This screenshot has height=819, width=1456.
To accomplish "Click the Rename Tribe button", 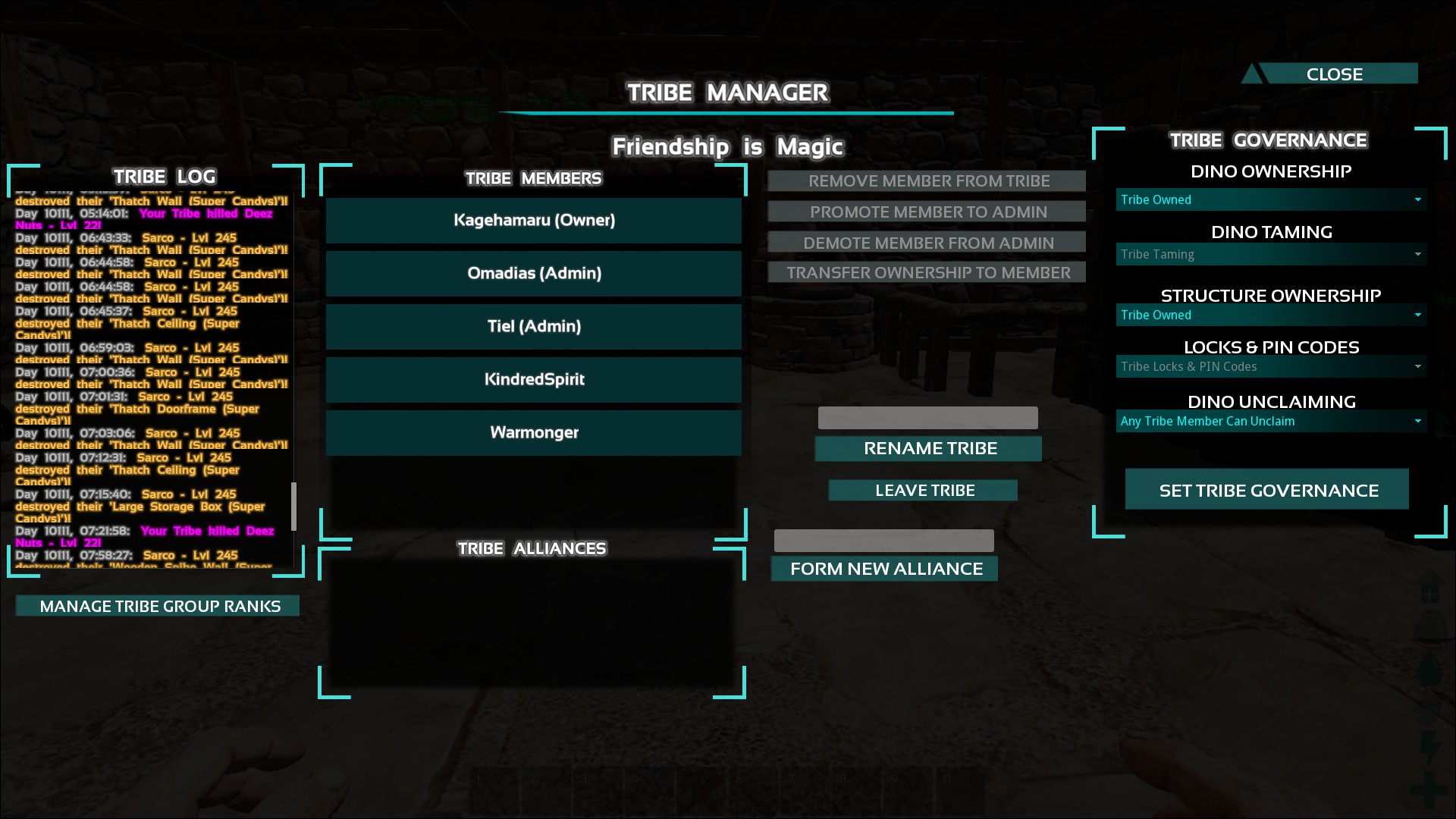I will tap(928, 449).
